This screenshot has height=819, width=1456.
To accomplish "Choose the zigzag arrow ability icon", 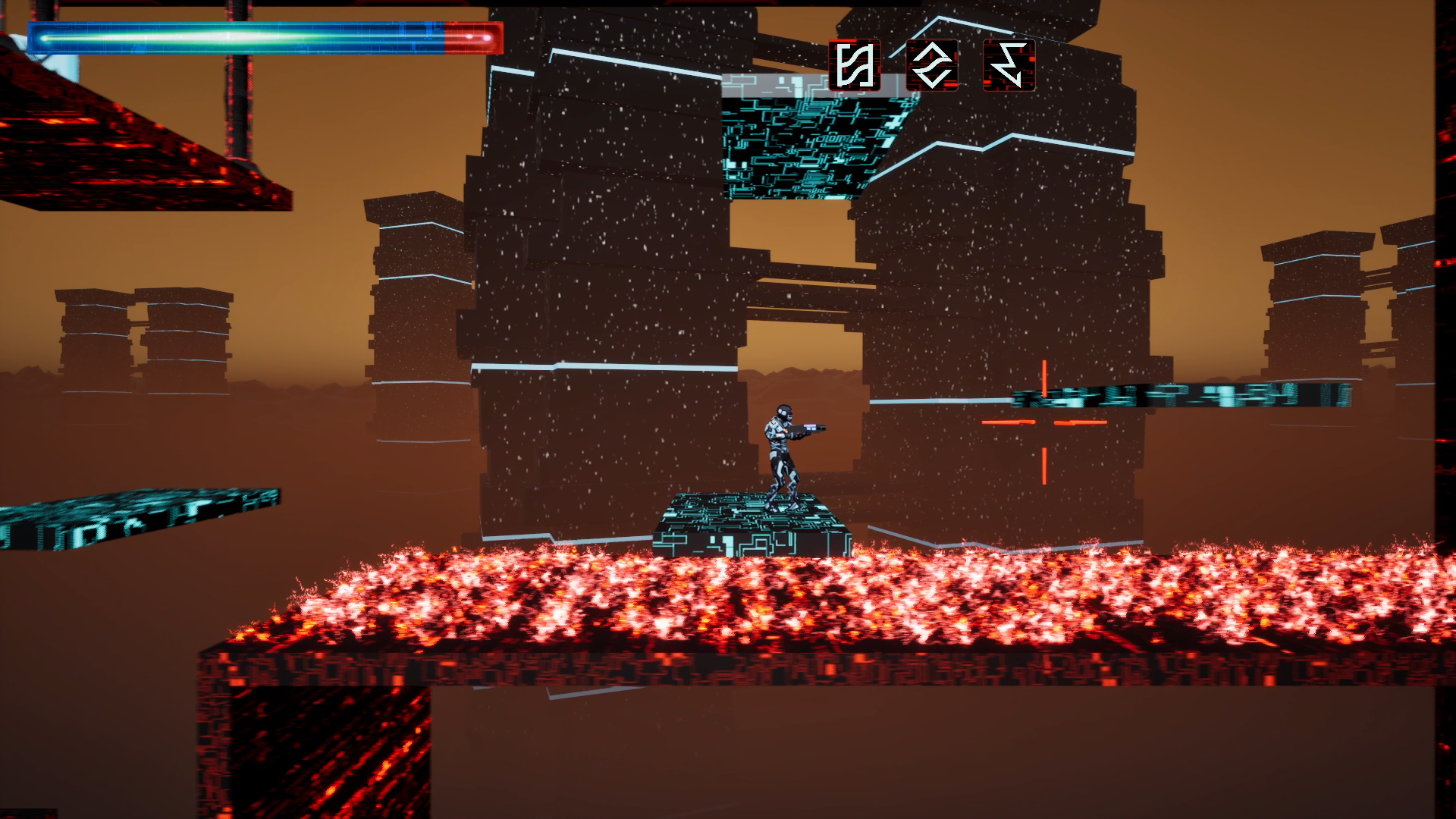I will [x=1009, y=65].
